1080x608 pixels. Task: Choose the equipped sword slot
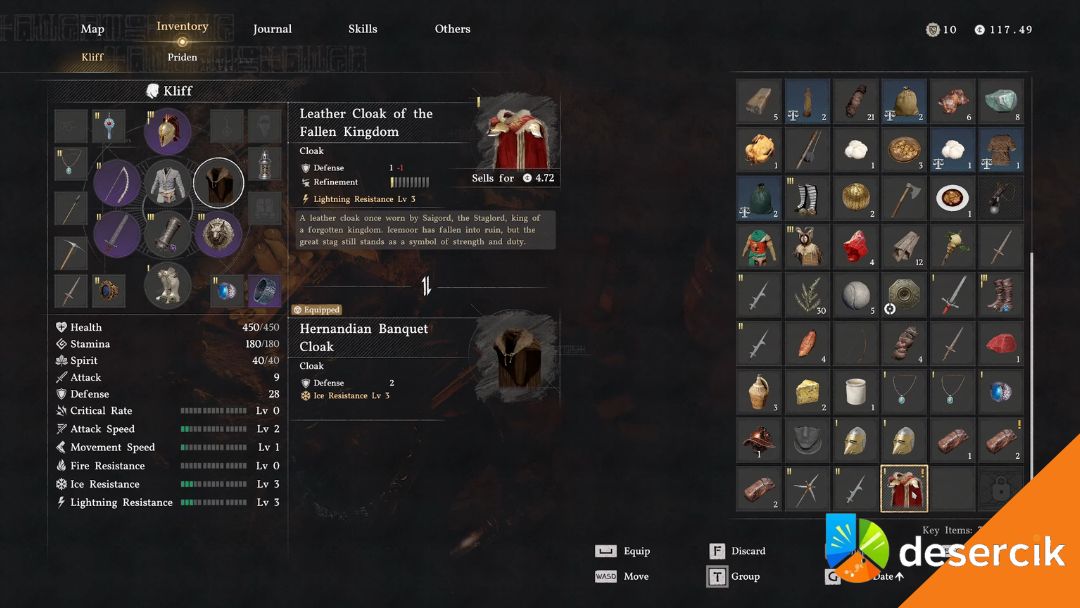[x=117, y=235]
